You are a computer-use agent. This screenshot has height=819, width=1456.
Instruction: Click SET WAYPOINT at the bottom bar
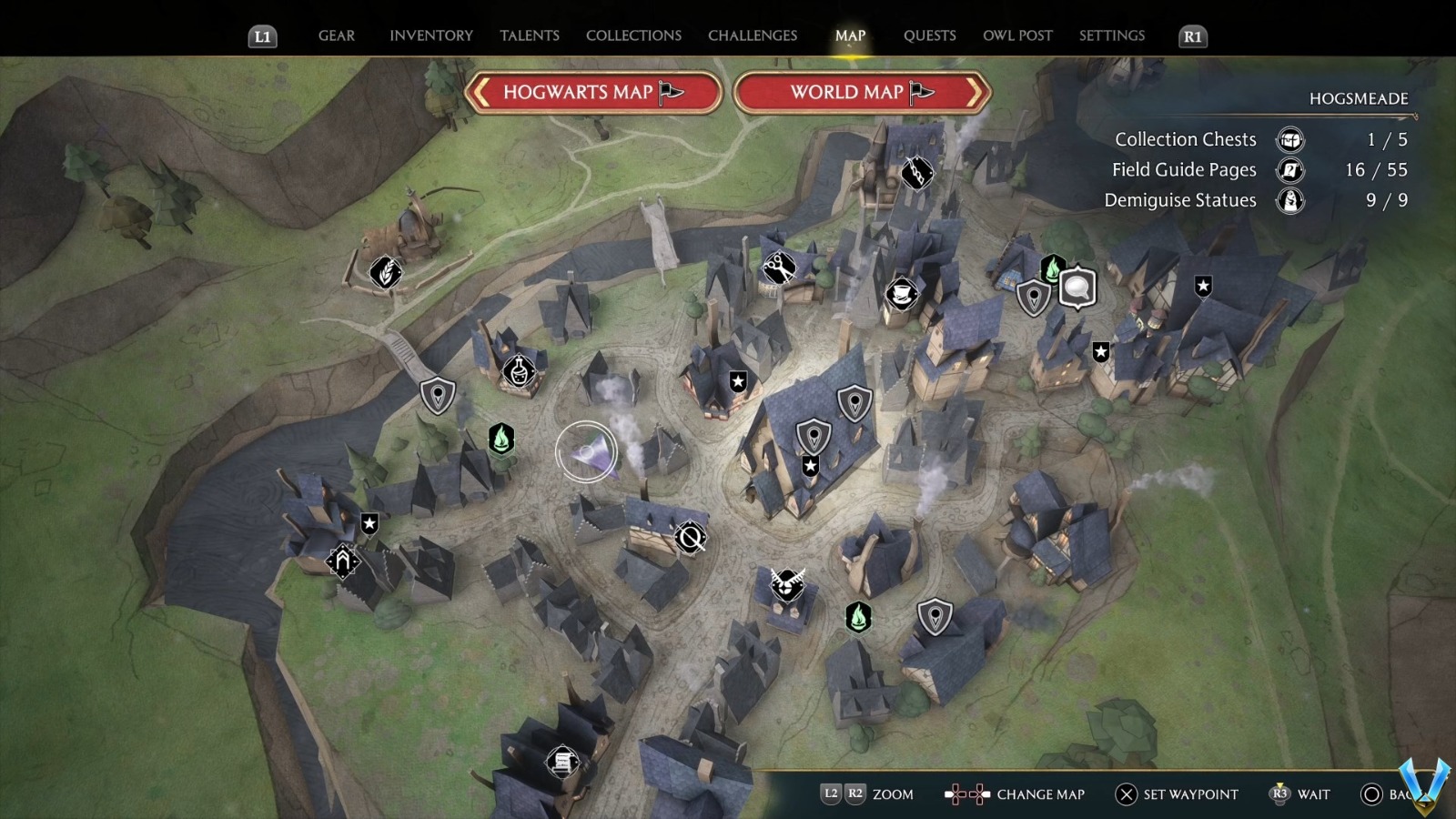1180,794
